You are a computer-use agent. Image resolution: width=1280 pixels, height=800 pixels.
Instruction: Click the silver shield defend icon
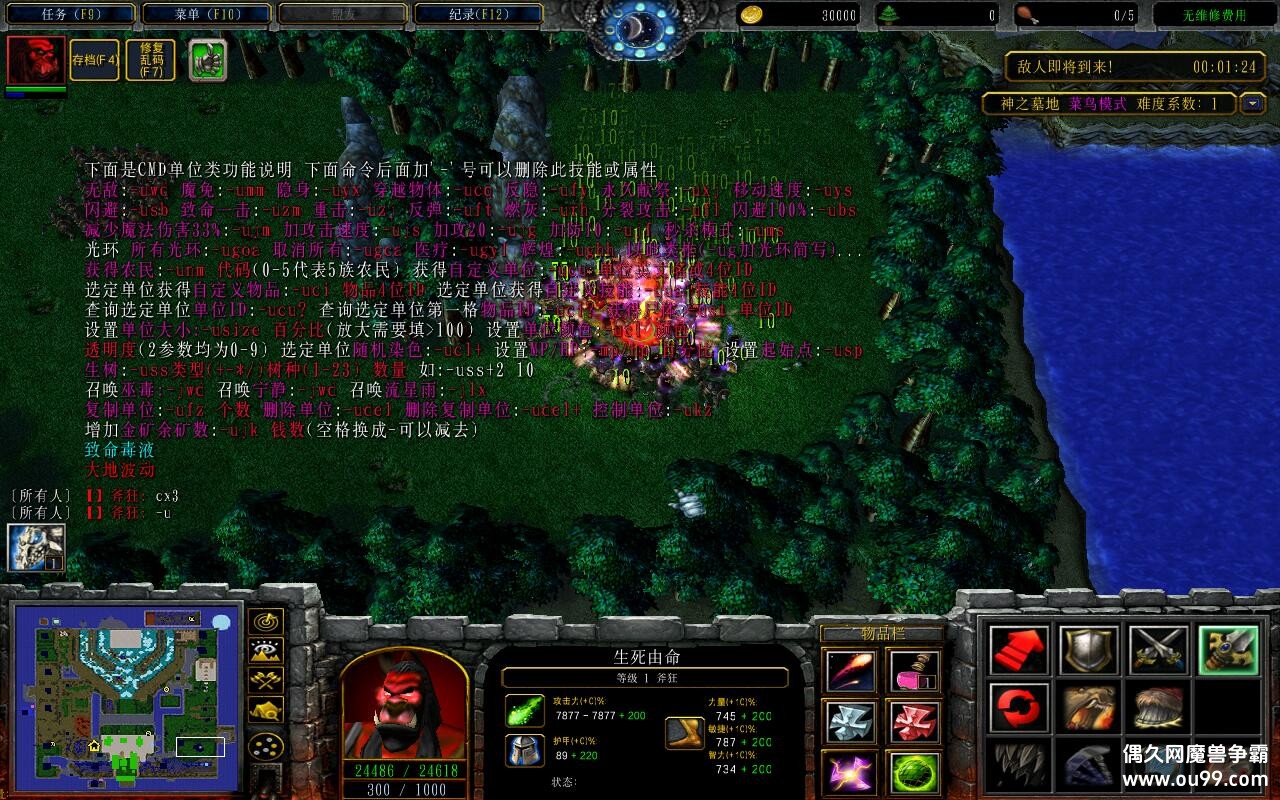(x=1087, y=648)
